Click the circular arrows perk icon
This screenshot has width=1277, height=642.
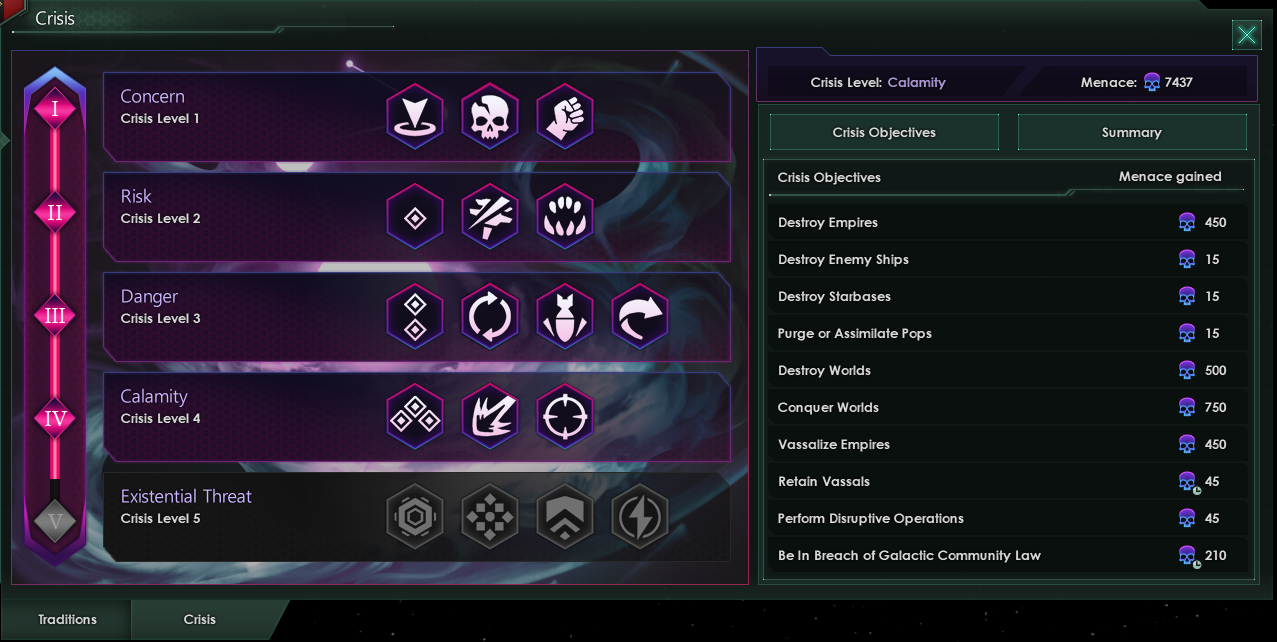[490, 316]
